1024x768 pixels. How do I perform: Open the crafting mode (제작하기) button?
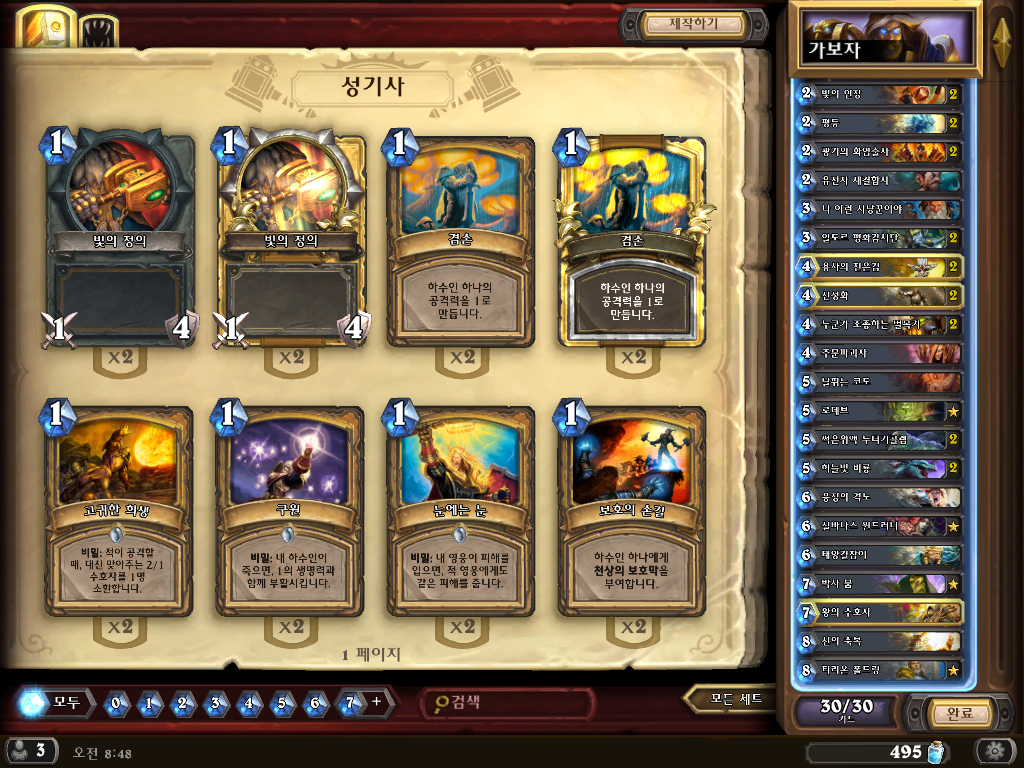pos(694,24)
